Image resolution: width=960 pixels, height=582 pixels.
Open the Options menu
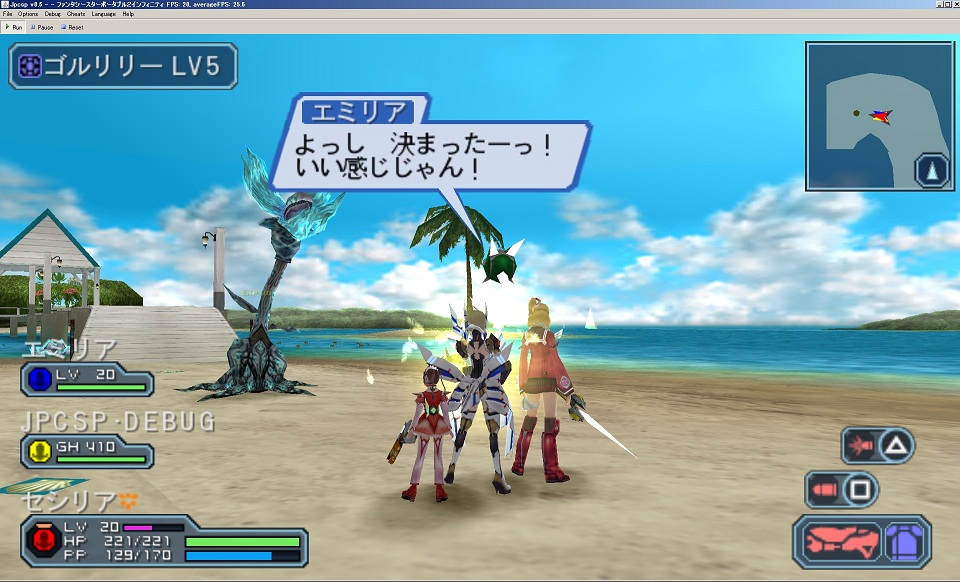click(x=27, y=14)
